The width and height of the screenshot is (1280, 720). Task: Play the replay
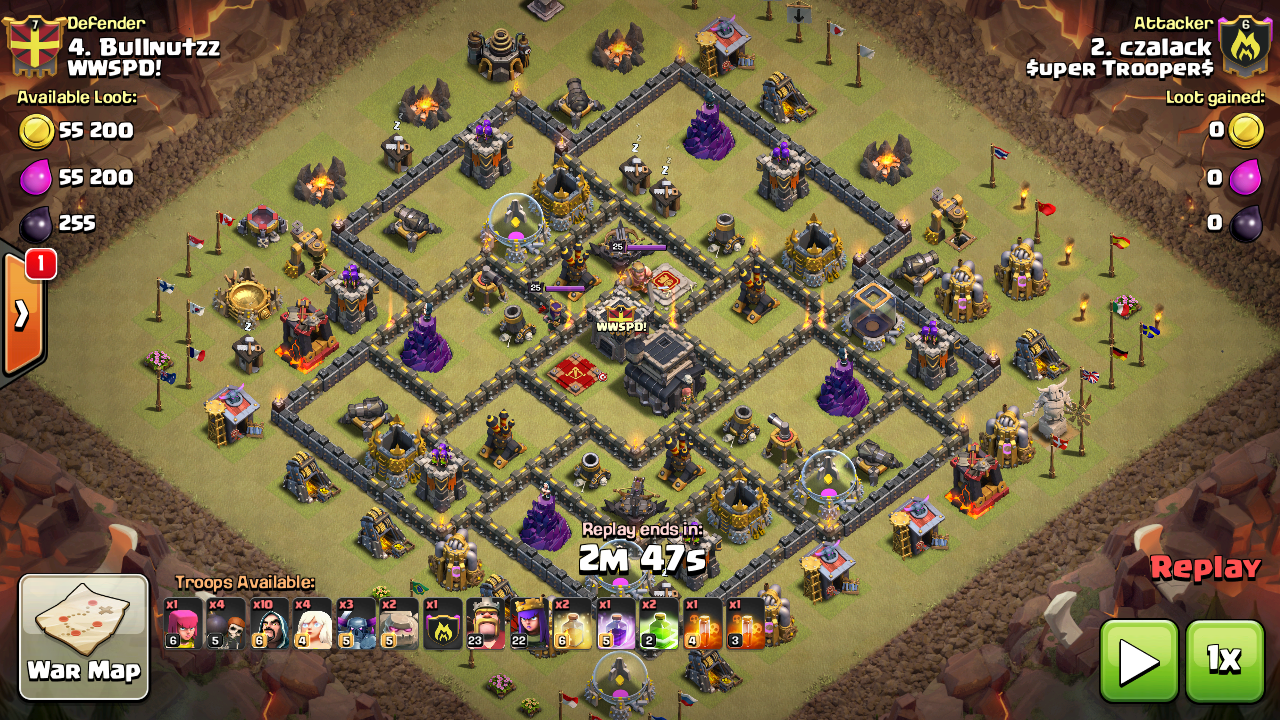pos(1139,660)
